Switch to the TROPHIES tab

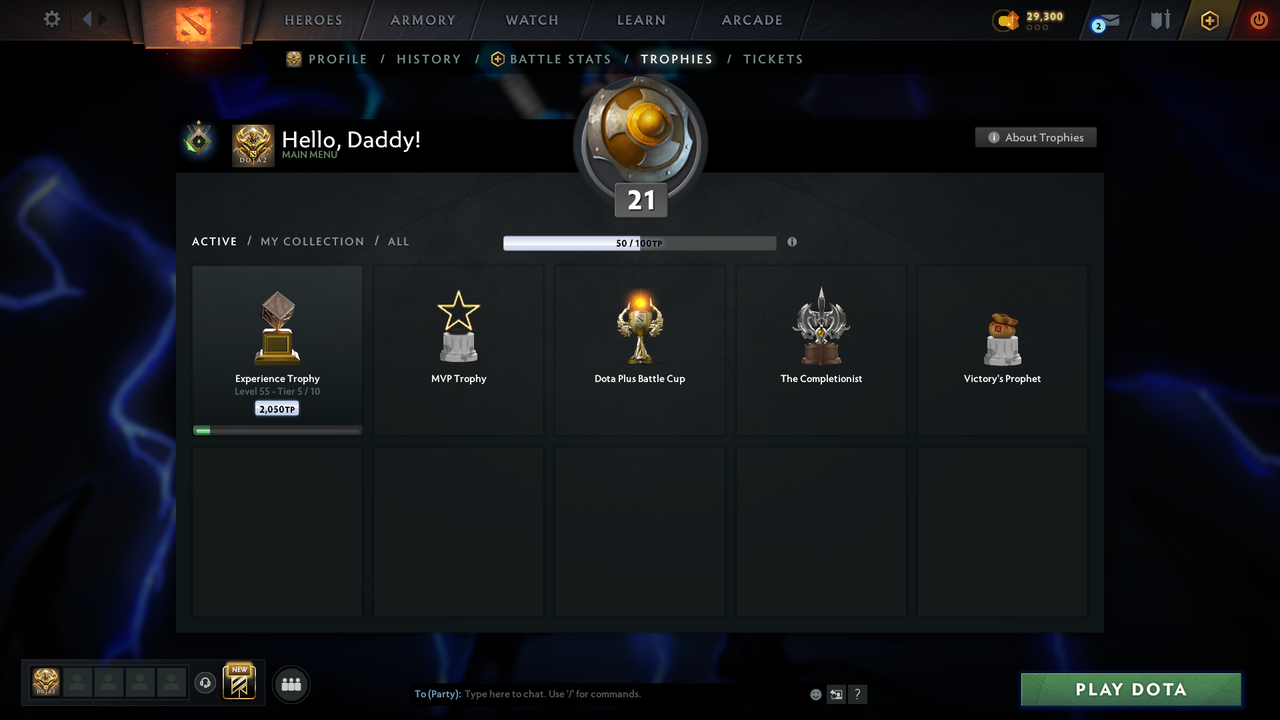[676, 59]
